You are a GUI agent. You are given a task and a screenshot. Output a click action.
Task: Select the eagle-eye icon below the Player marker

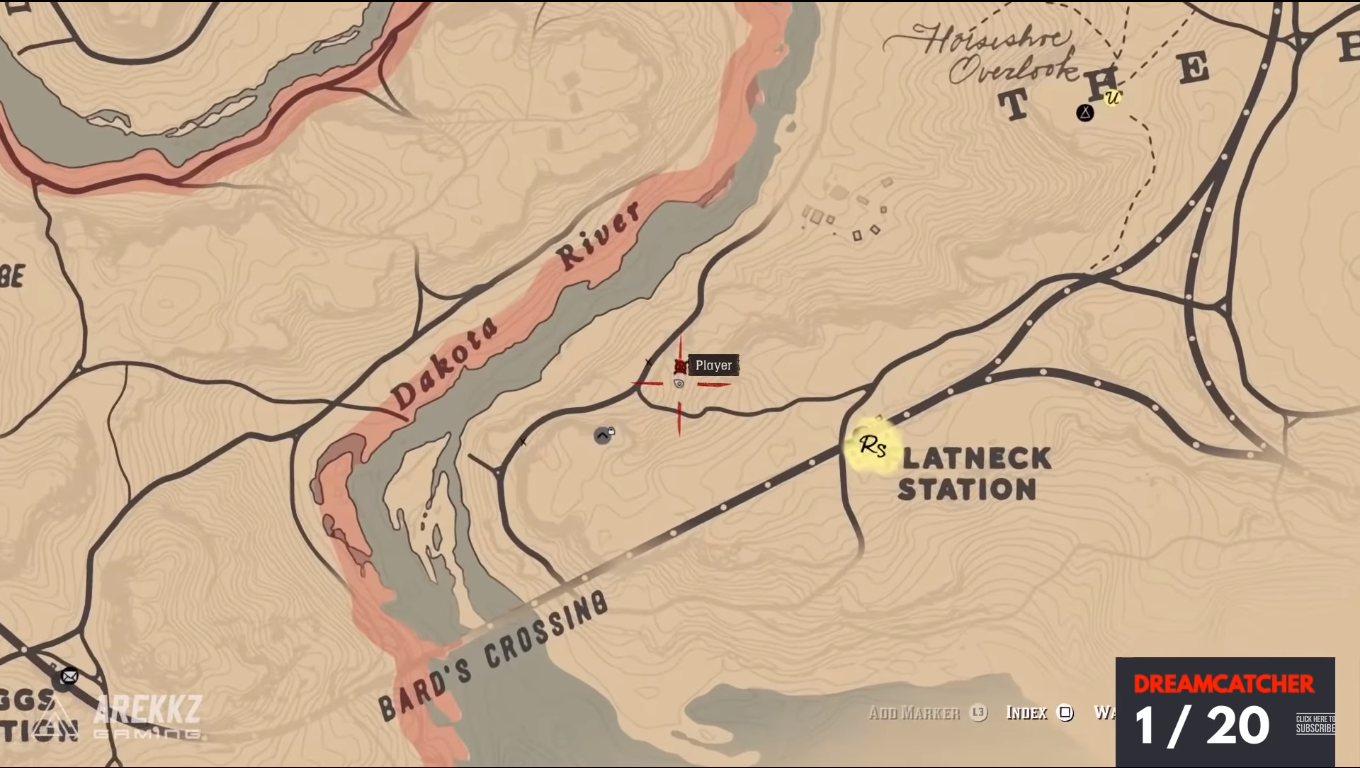tap(679, 383)
